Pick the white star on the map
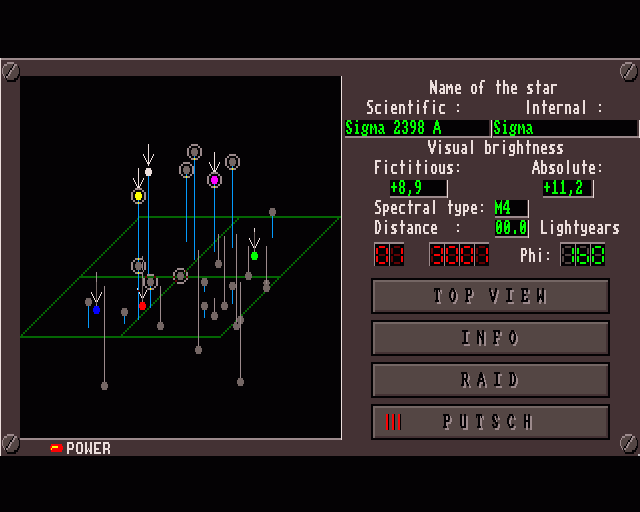This screenshot has height=512, width=640. [148, 172]
